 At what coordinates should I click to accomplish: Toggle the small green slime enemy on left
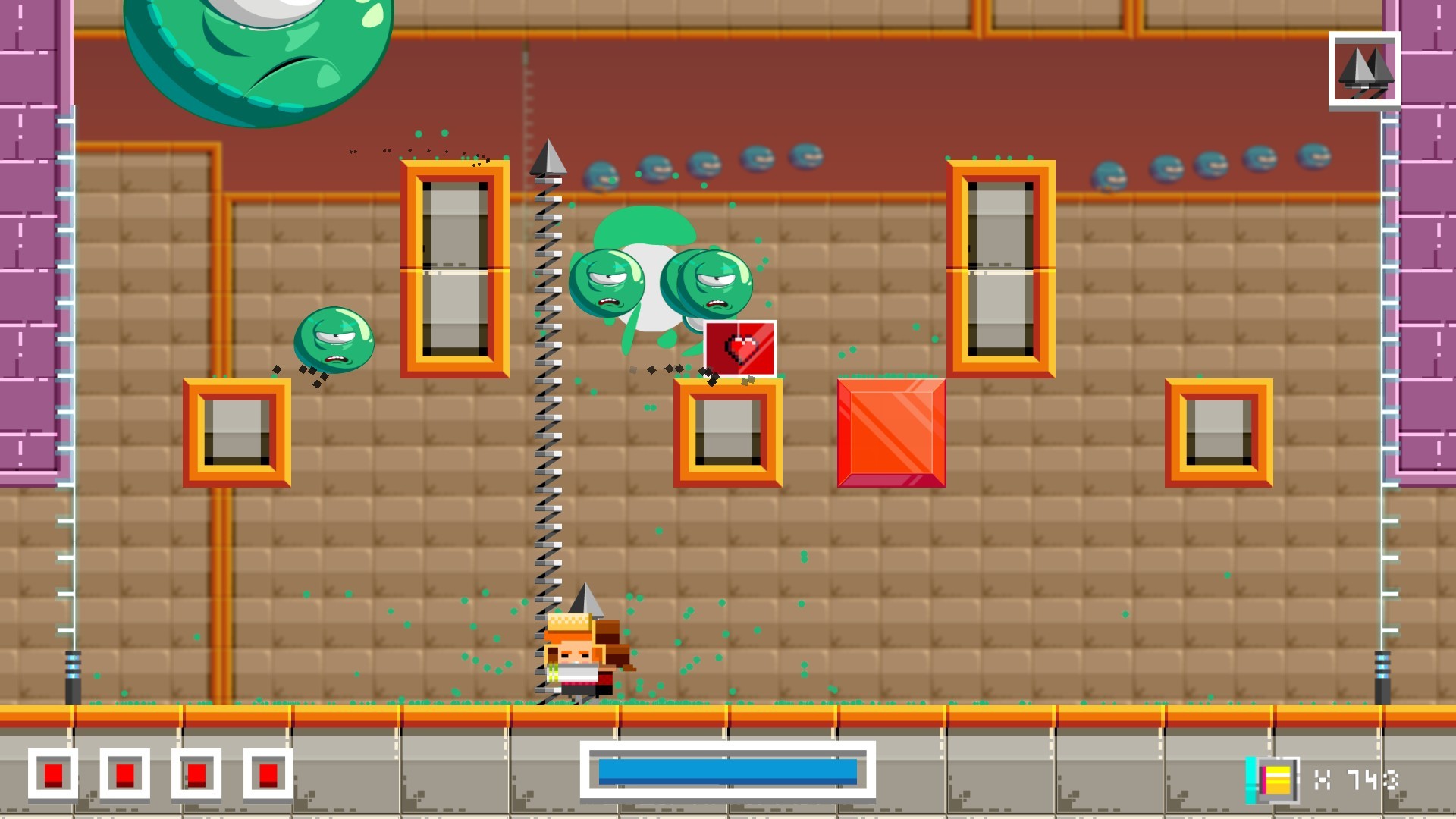(334, 341)
